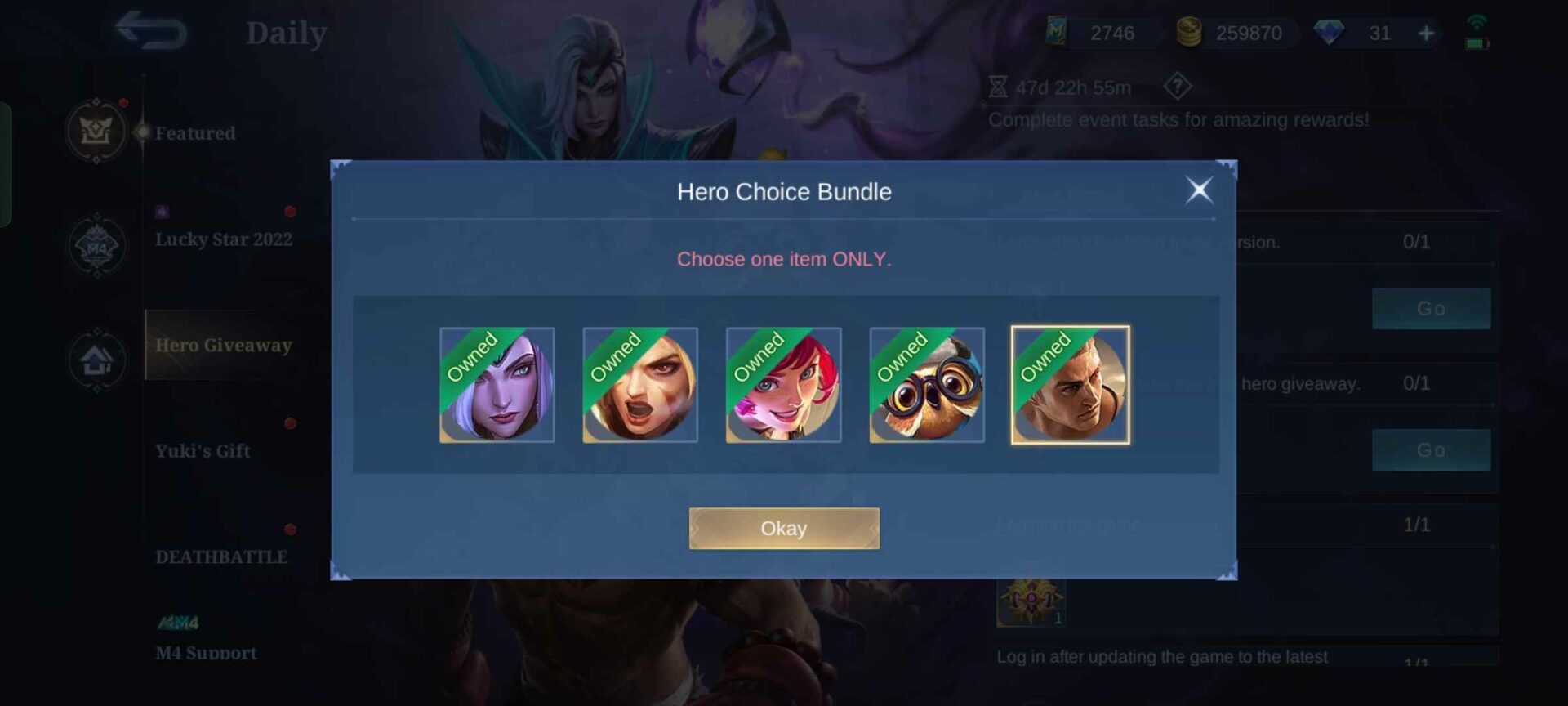
Task: Select the M4 Lucky Star sidebar icon
Action: pyautogui.click(x=96, y=247)
